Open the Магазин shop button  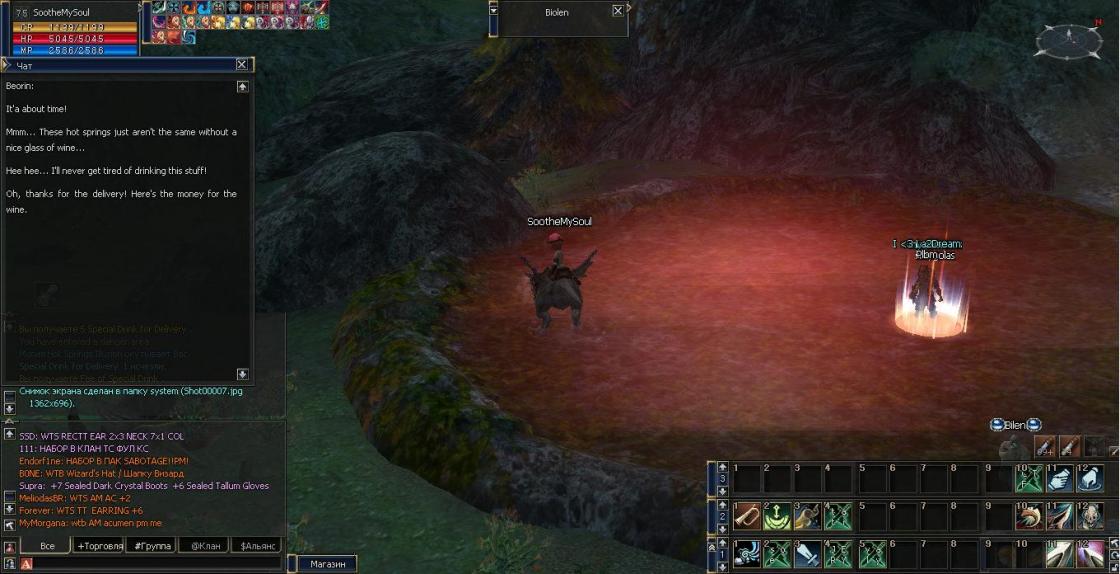click(x=327, y=564)
